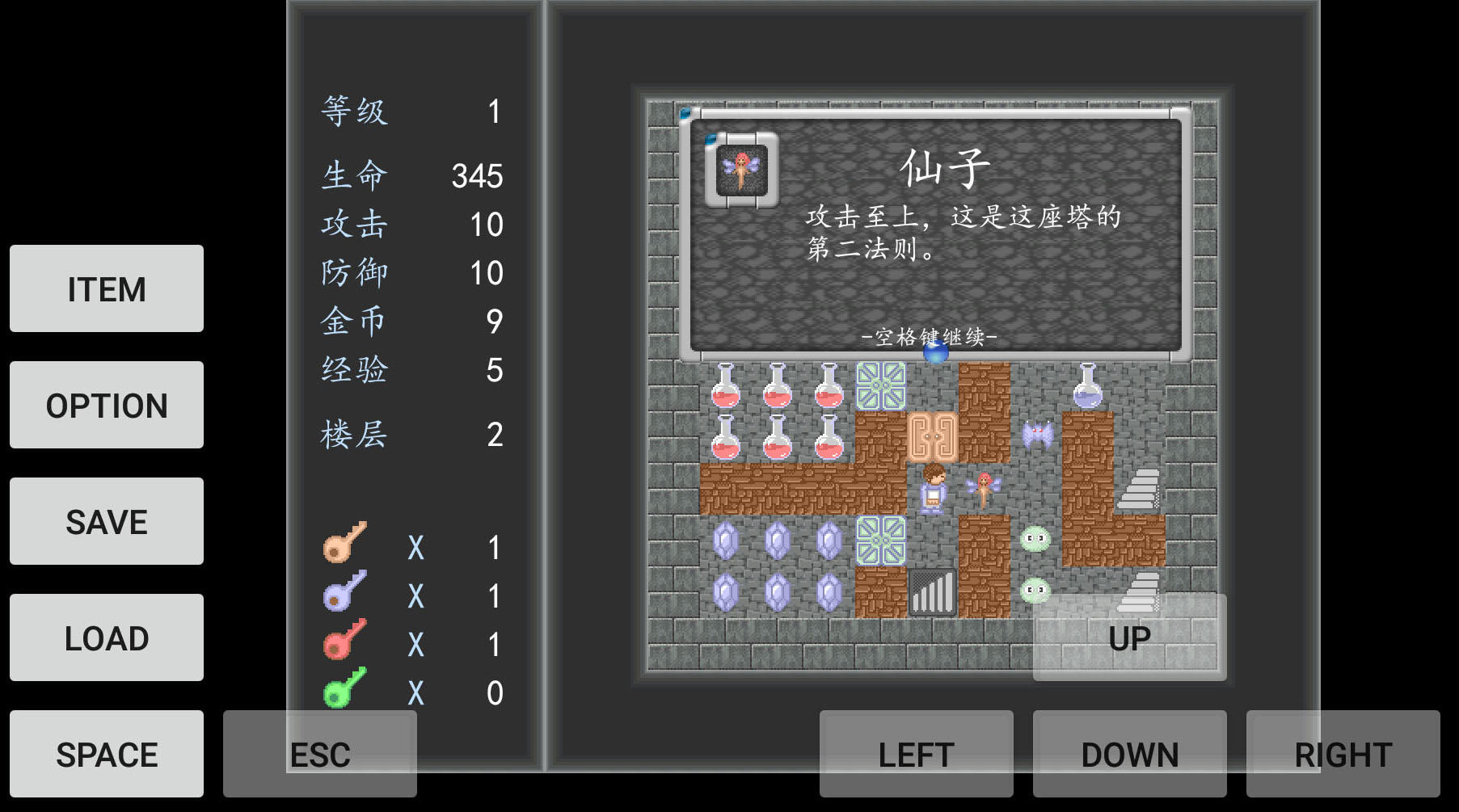This screenshot has height=812, width=1459.
Task: Click the striped staircase tile on the map
Action: click(931, 592)
